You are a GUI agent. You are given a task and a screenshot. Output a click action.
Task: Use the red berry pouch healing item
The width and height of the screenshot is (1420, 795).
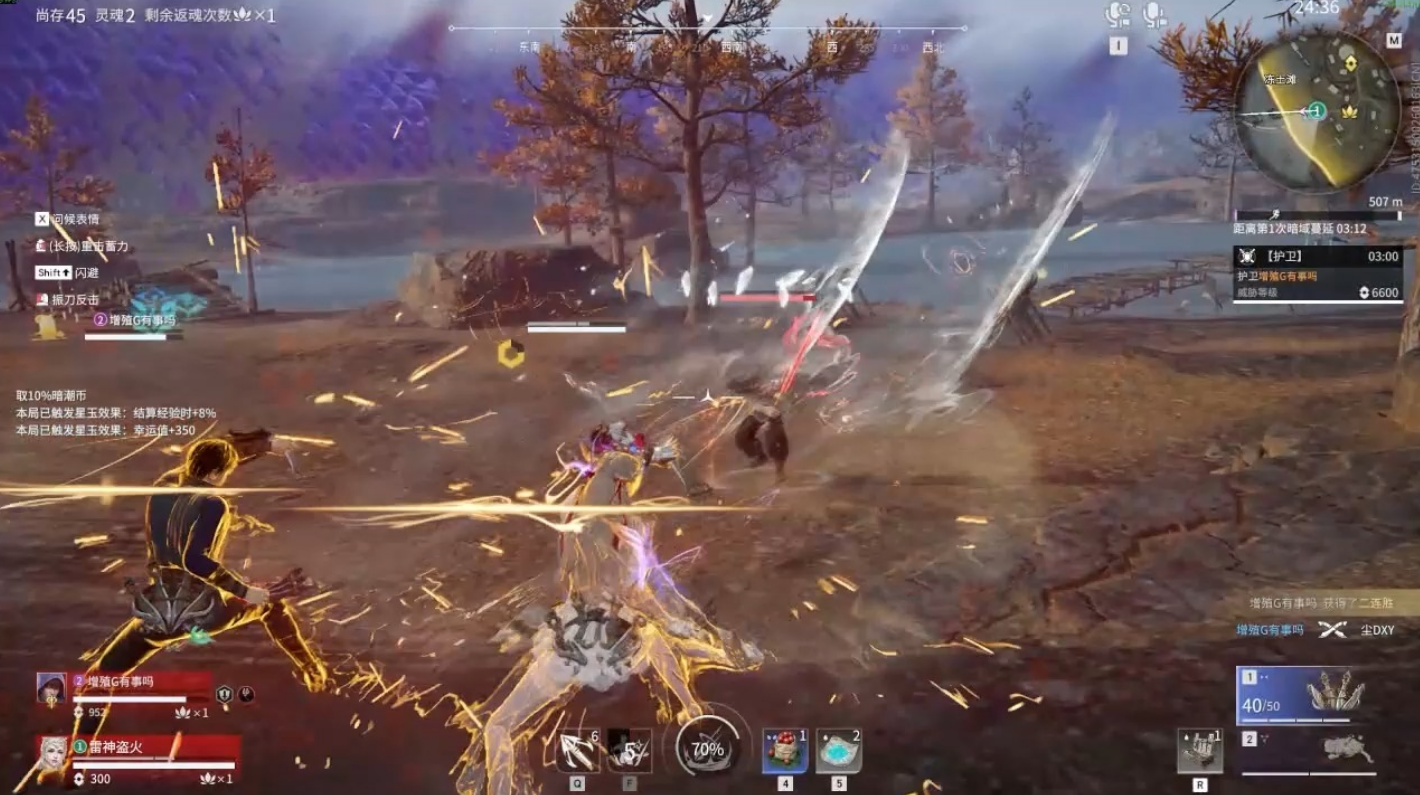[785, 750]
